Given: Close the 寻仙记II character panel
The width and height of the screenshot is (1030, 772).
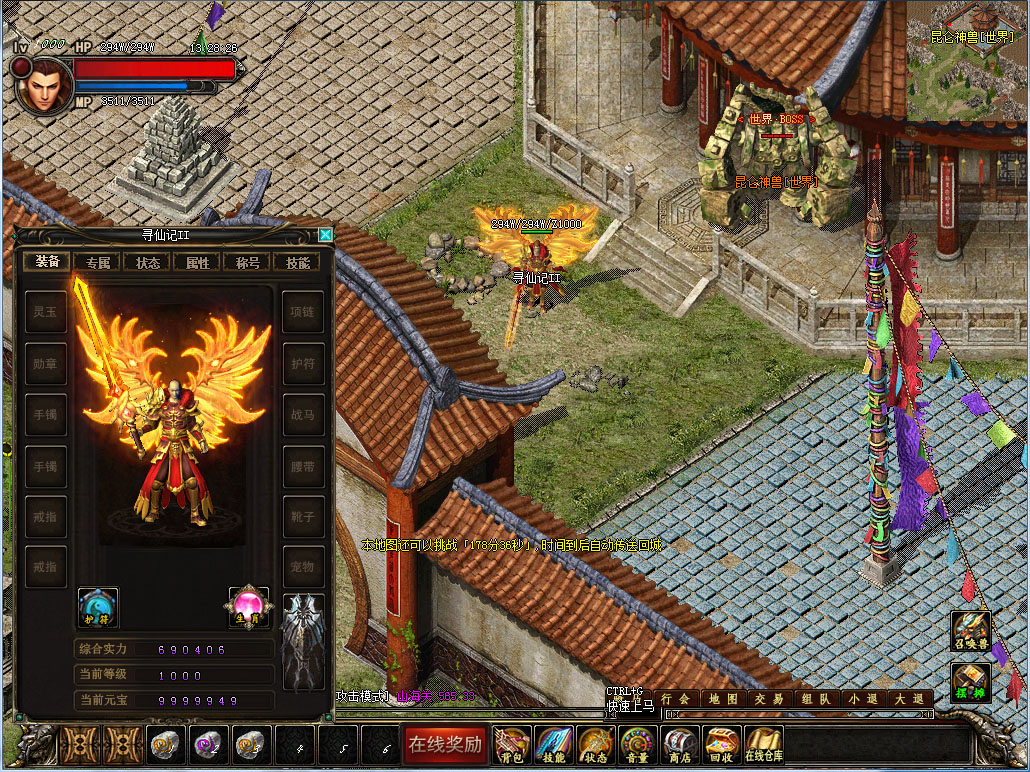Looking at the screenshot, I should click(325, 236).
